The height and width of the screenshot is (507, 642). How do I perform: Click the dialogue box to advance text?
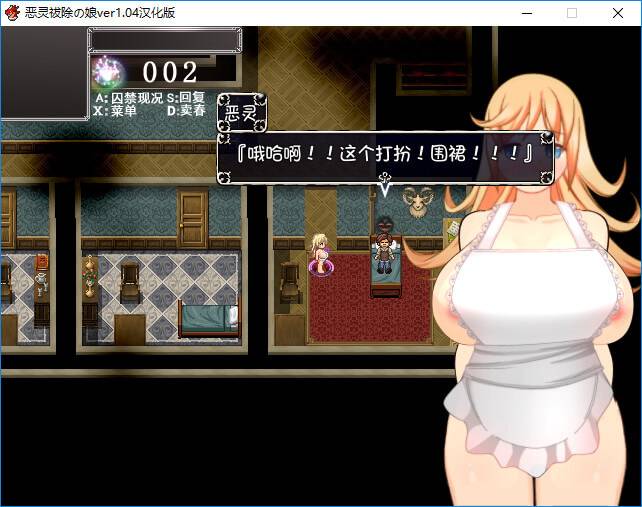pos(385,157)
